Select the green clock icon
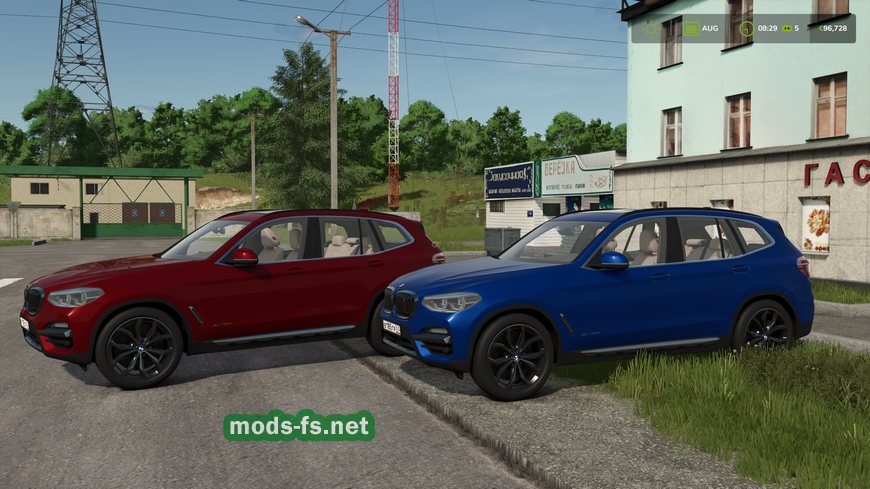The height and width of the screenshot is (489, 870). (745, 28)
